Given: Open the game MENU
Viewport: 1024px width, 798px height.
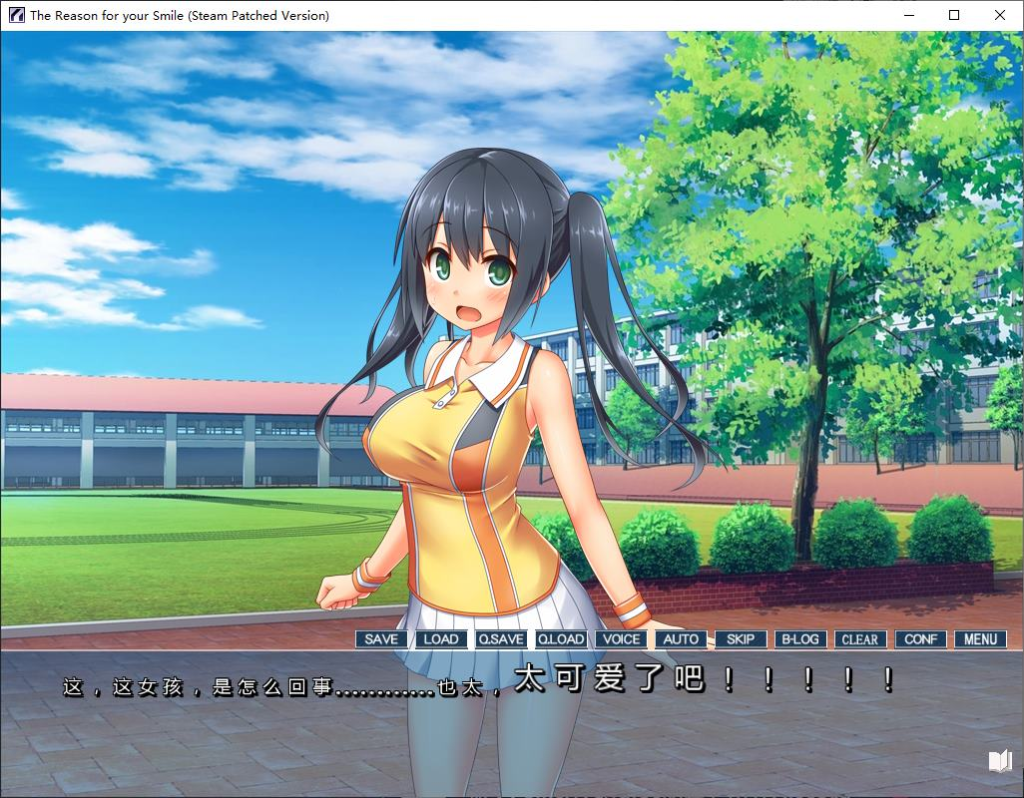Looking at the screenshot, I should [980, 639].
